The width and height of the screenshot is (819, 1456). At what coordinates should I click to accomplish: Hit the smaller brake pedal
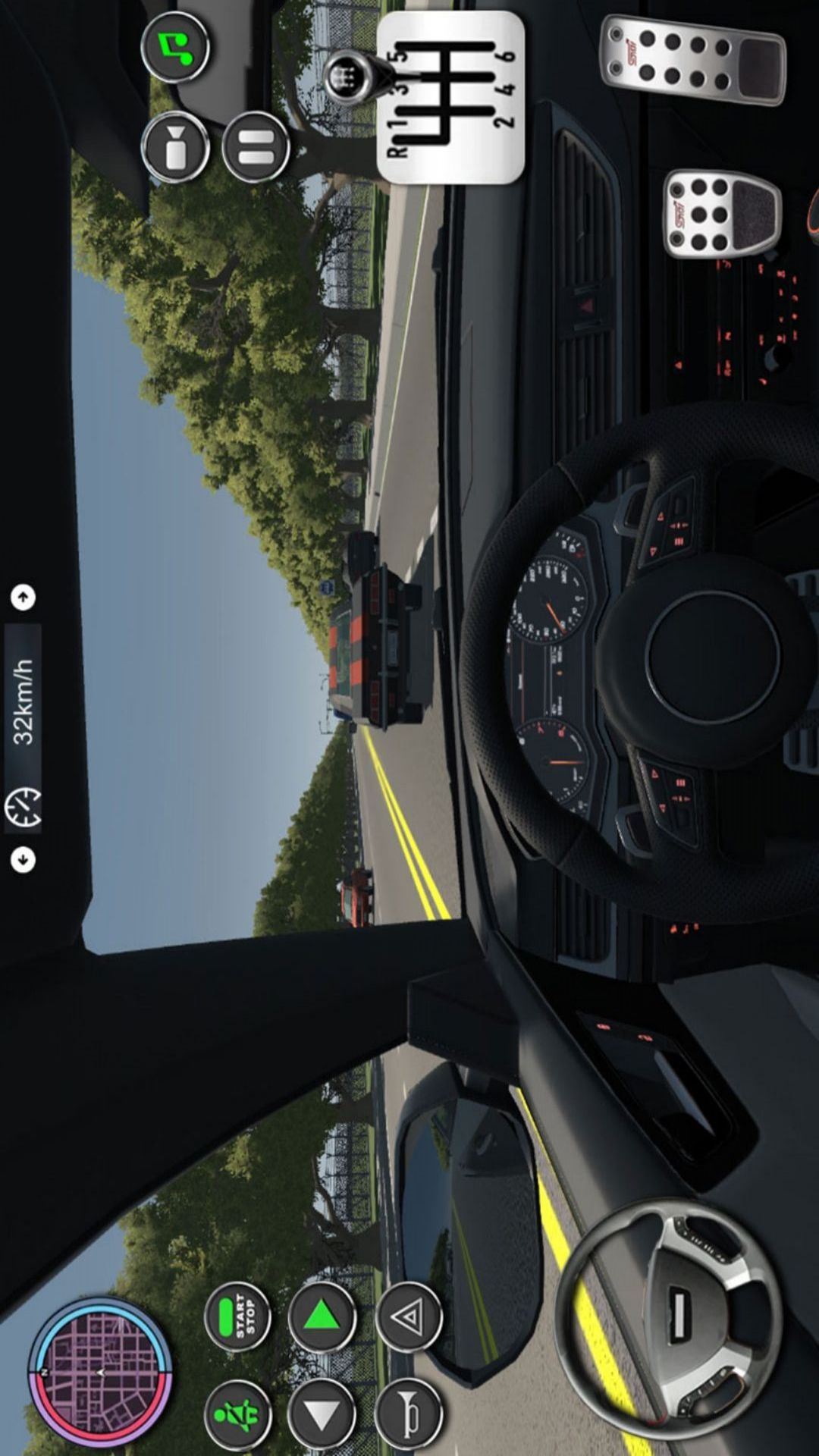tap(722, 213)
